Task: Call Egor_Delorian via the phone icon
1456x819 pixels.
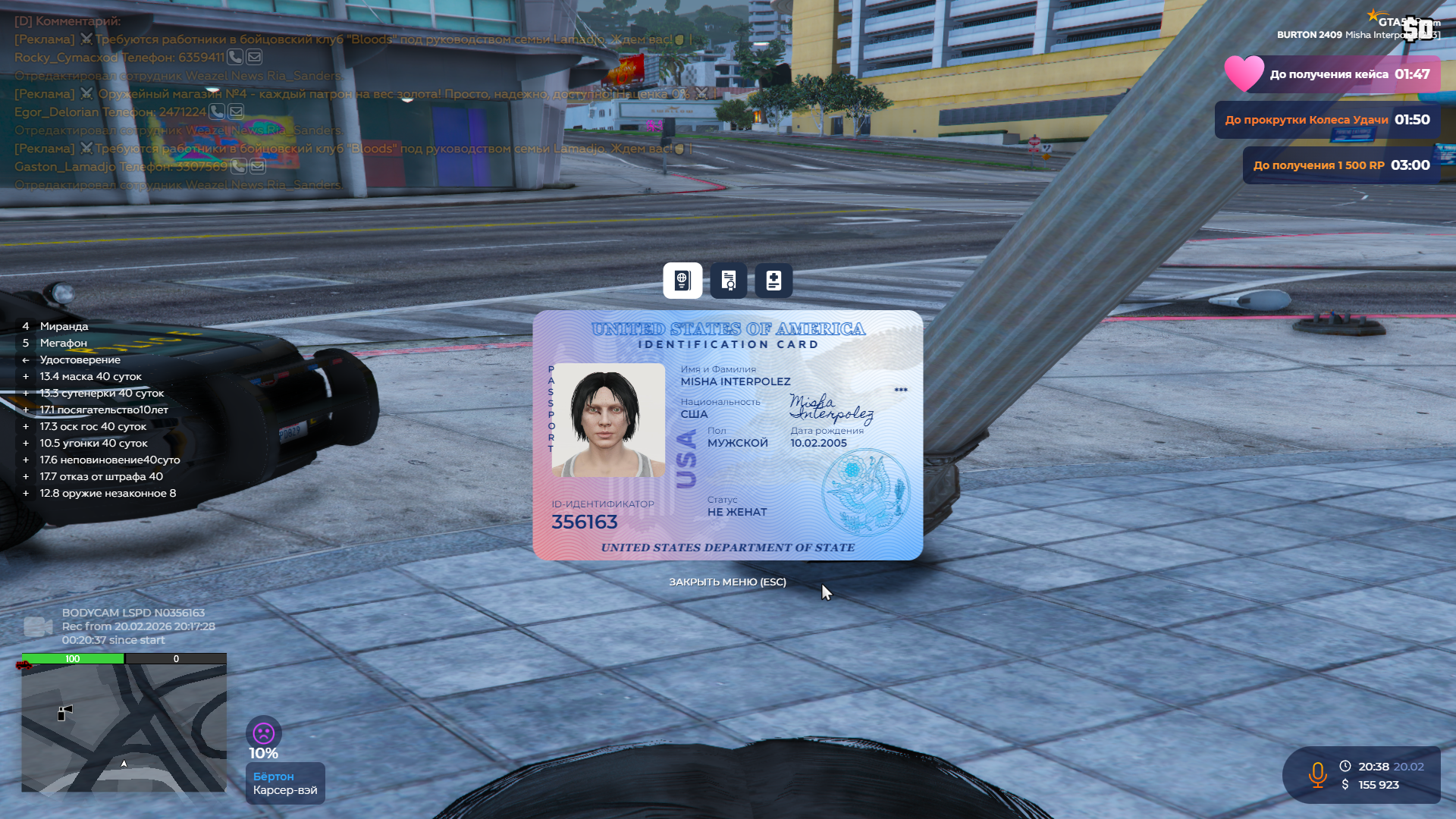Action: pyautogui.click(x=217, y=111)
